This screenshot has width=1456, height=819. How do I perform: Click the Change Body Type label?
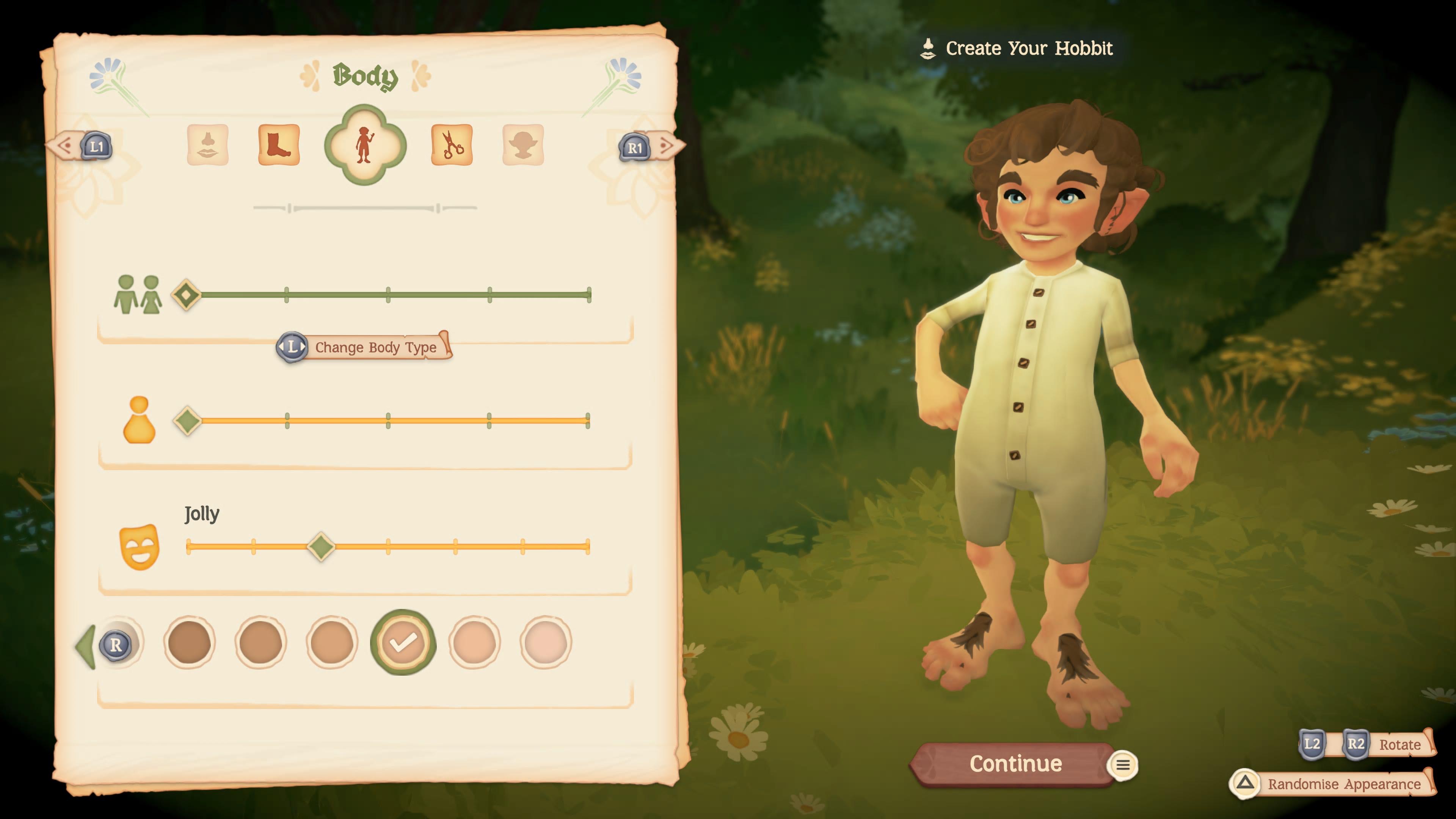[x=375, y=347]
